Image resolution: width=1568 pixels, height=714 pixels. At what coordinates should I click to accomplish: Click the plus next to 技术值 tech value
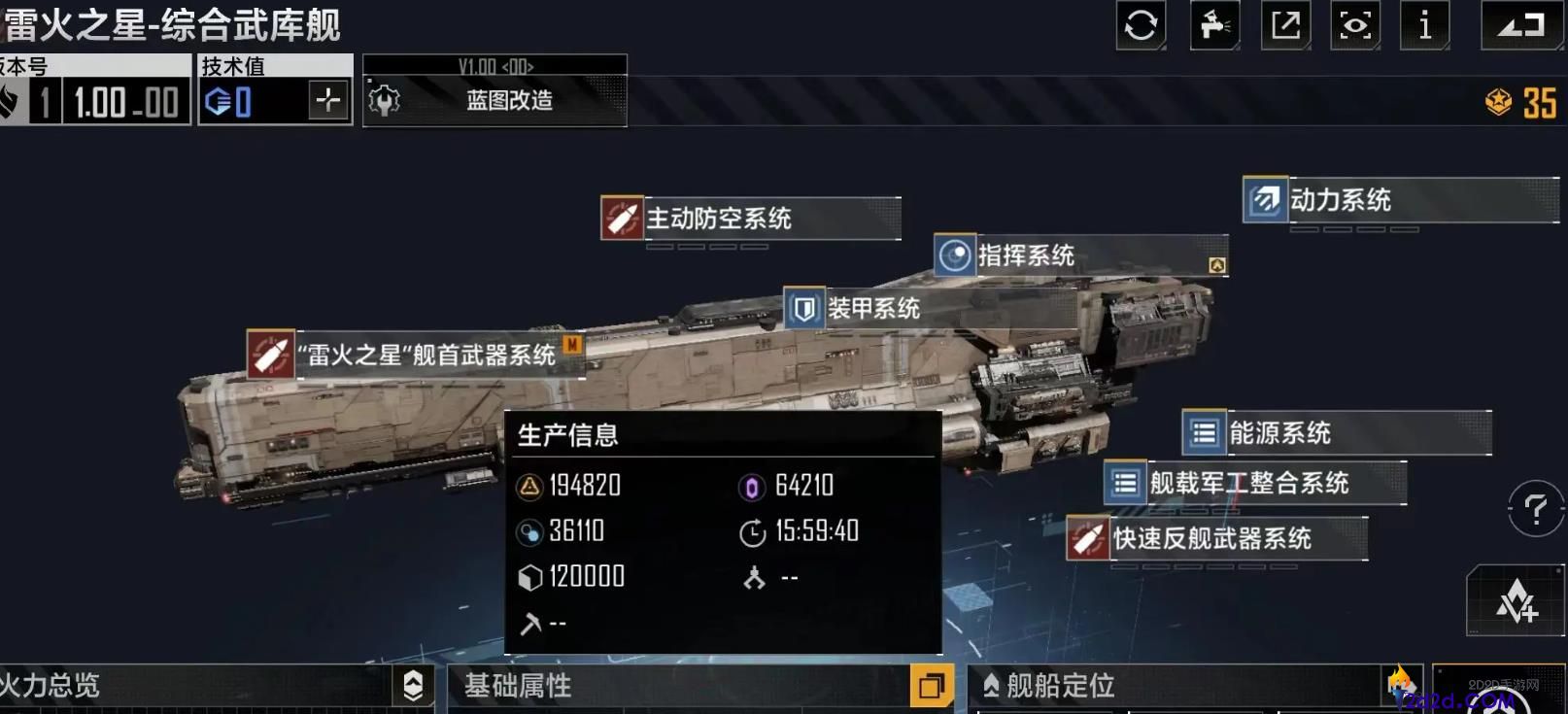[329, 97]
